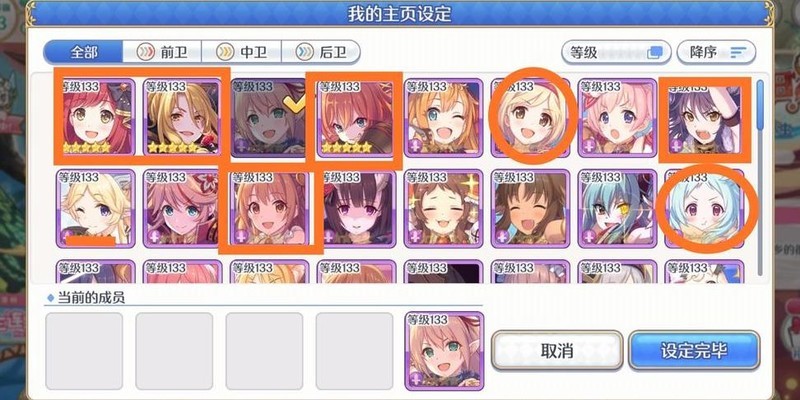The height and width of the screenshot is (400, 800).
Task: Select the black-haired girl with purple eyes
Action: pyautogui.click(x=356, y=208)
